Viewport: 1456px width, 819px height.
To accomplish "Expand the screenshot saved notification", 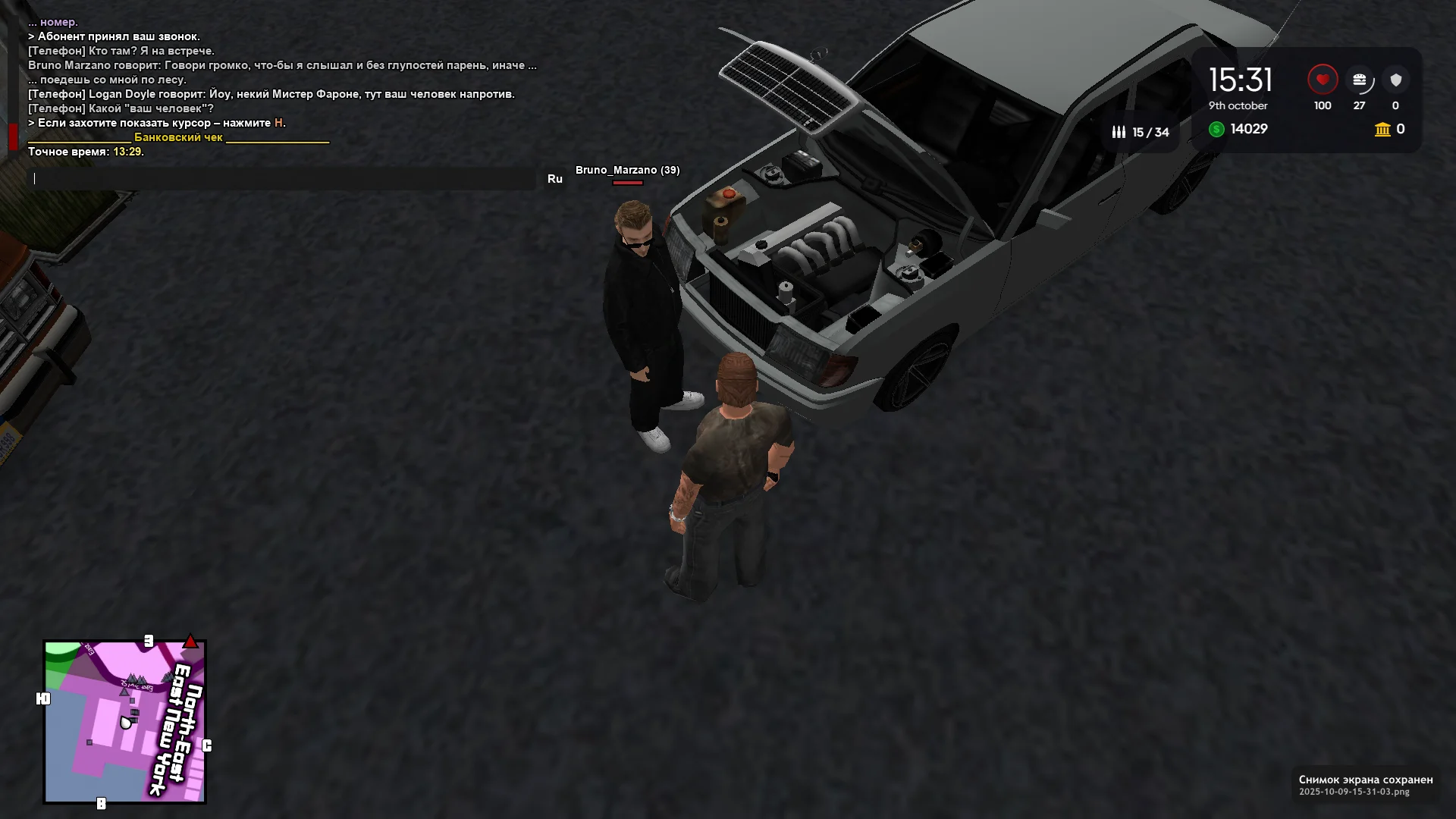I will tap(1365, 785).
